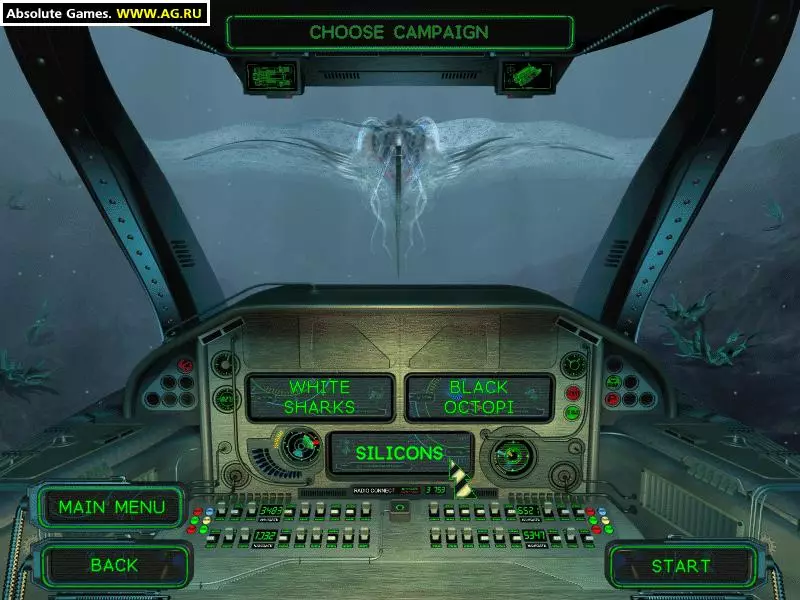Return to the Main Menu

[112, 507]
